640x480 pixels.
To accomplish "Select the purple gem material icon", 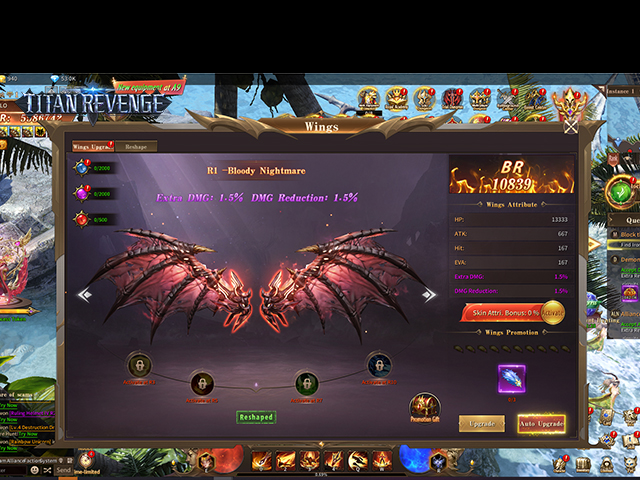I will (81, 193).
